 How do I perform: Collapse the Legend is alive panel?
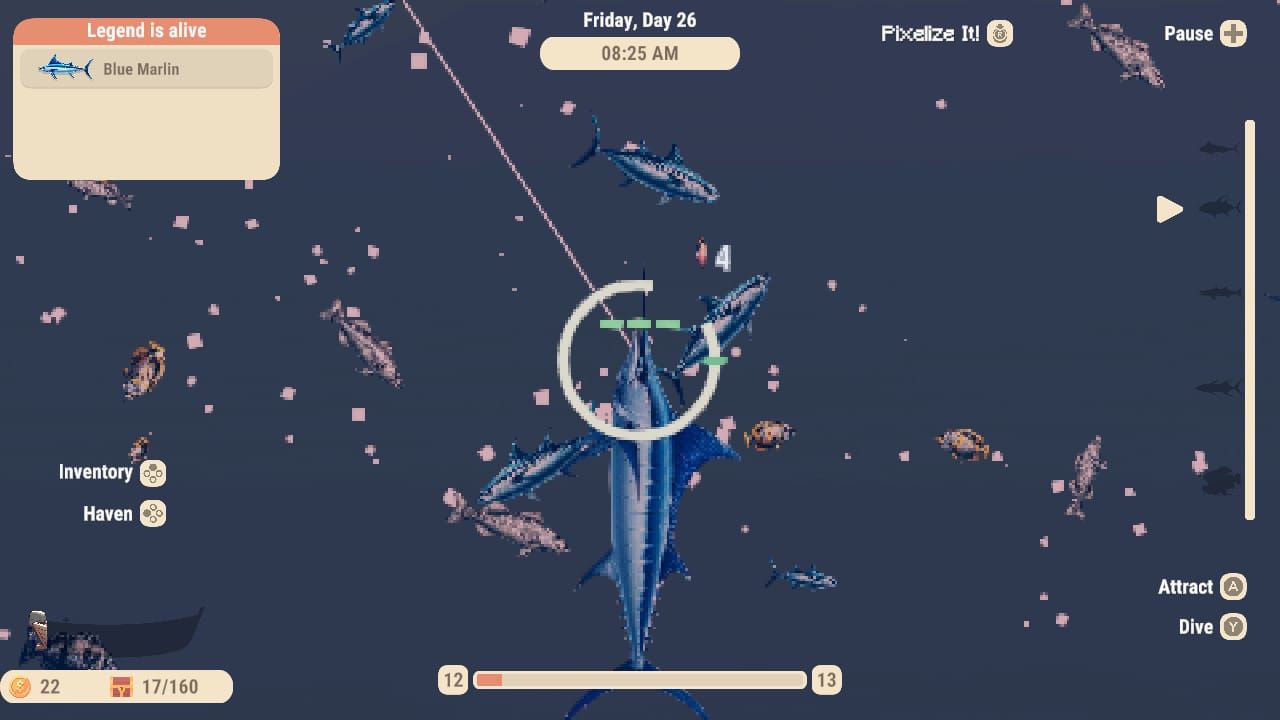pyautogui.click(x=146, y=30)
